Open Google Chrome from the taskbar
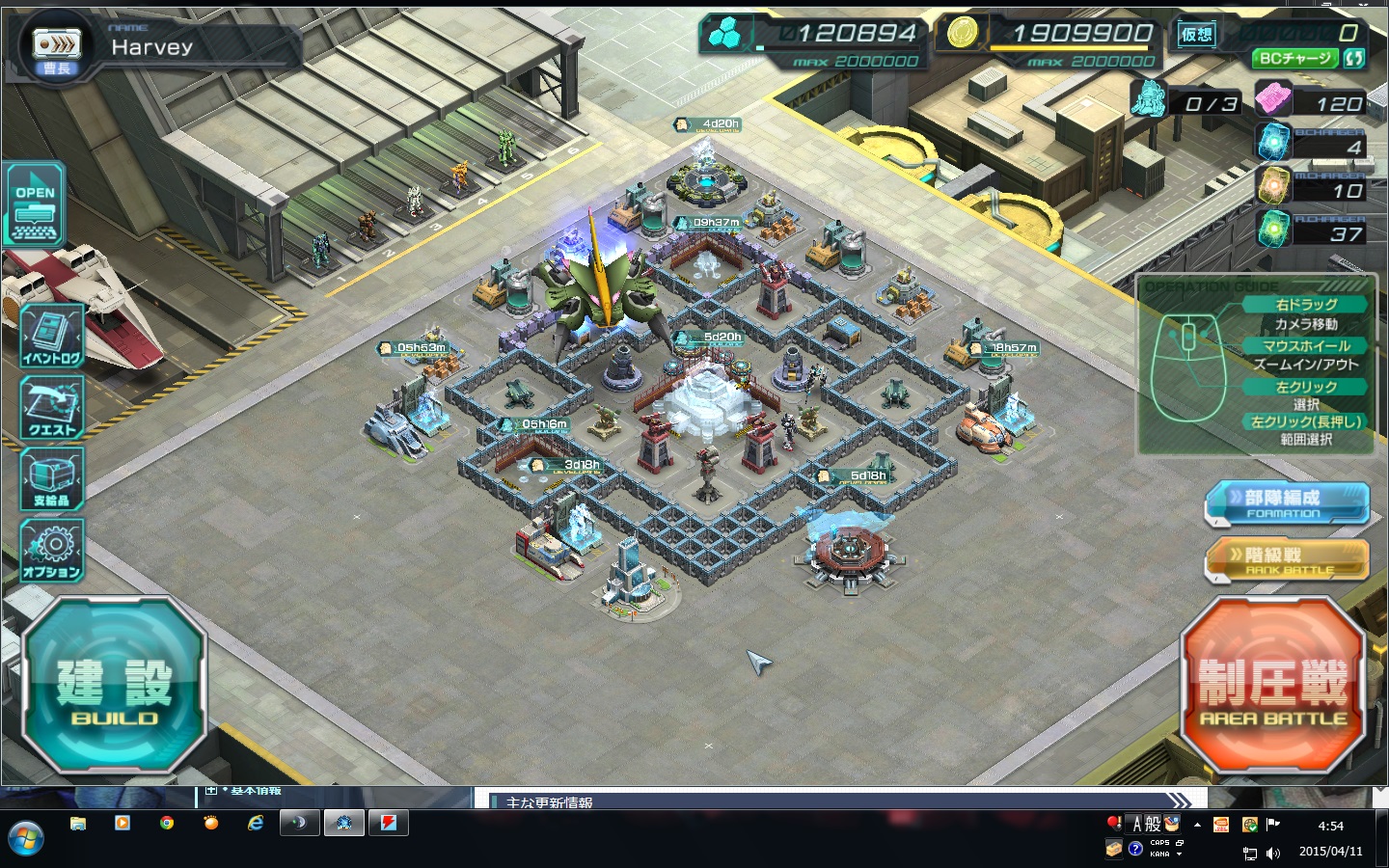 [167, 824]
